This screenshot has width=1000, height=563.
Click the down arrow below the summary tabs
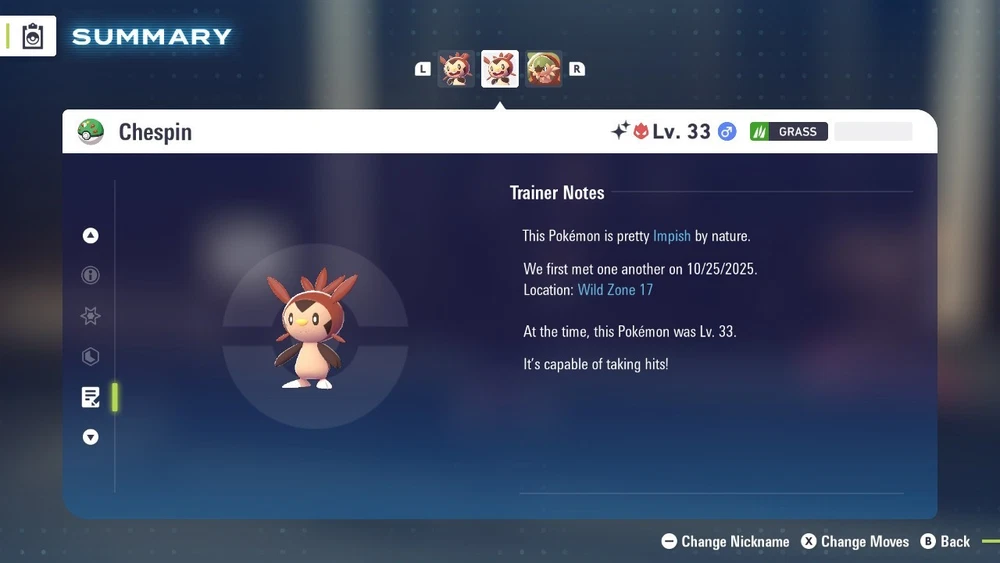point(91,437)
